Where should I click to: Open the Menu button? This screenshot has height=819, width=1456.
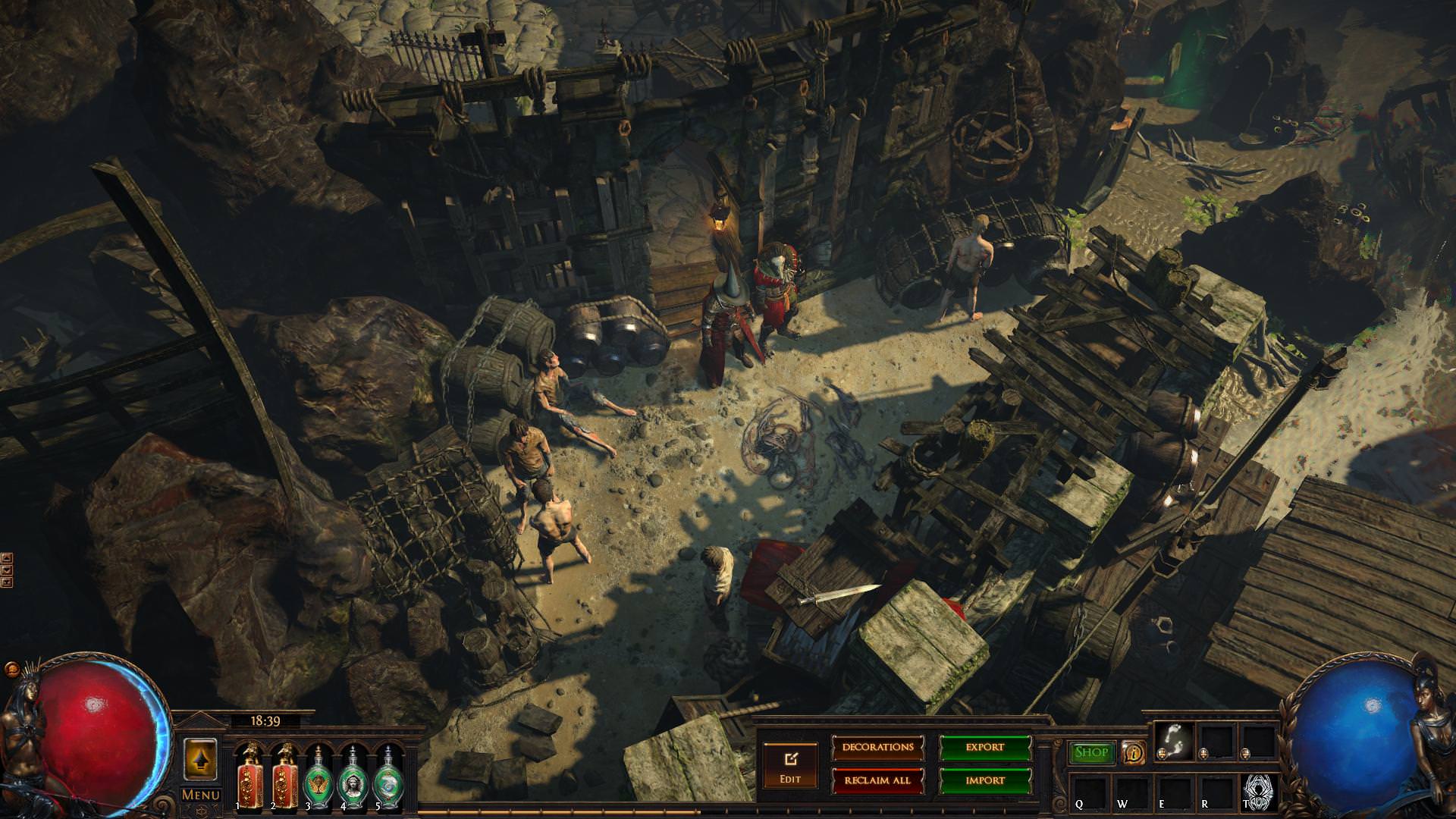[x=200, y=795]
